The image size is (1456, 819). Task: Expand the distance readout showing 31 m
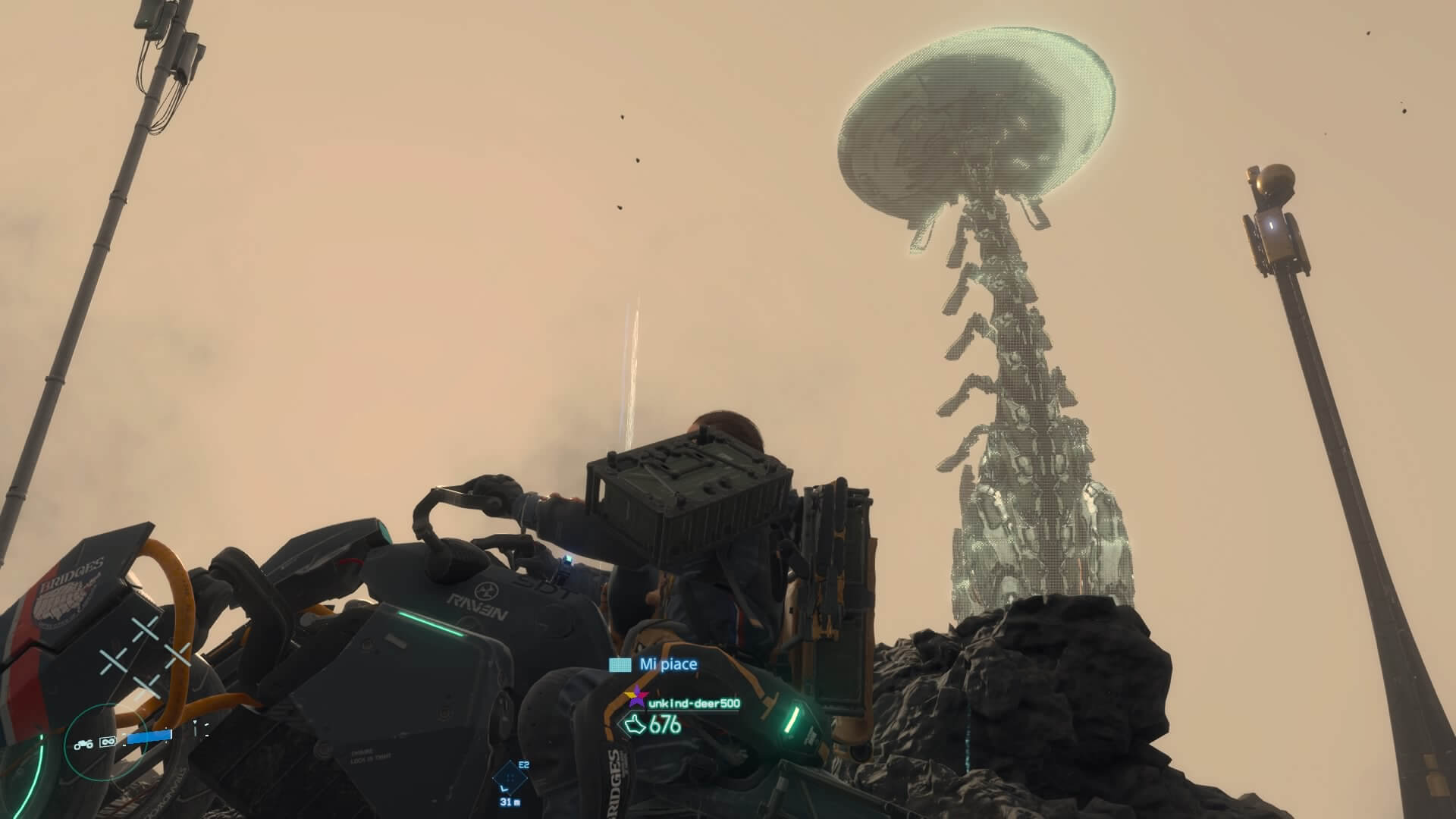[x=511, y=802]
